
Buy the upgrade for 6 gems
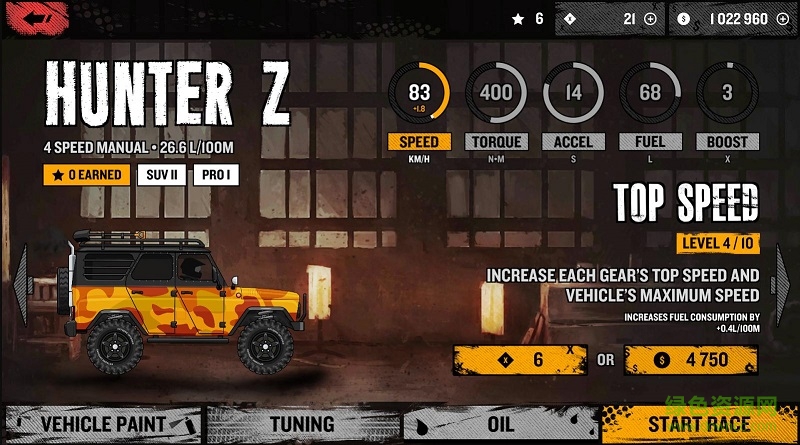pos(520,360)
